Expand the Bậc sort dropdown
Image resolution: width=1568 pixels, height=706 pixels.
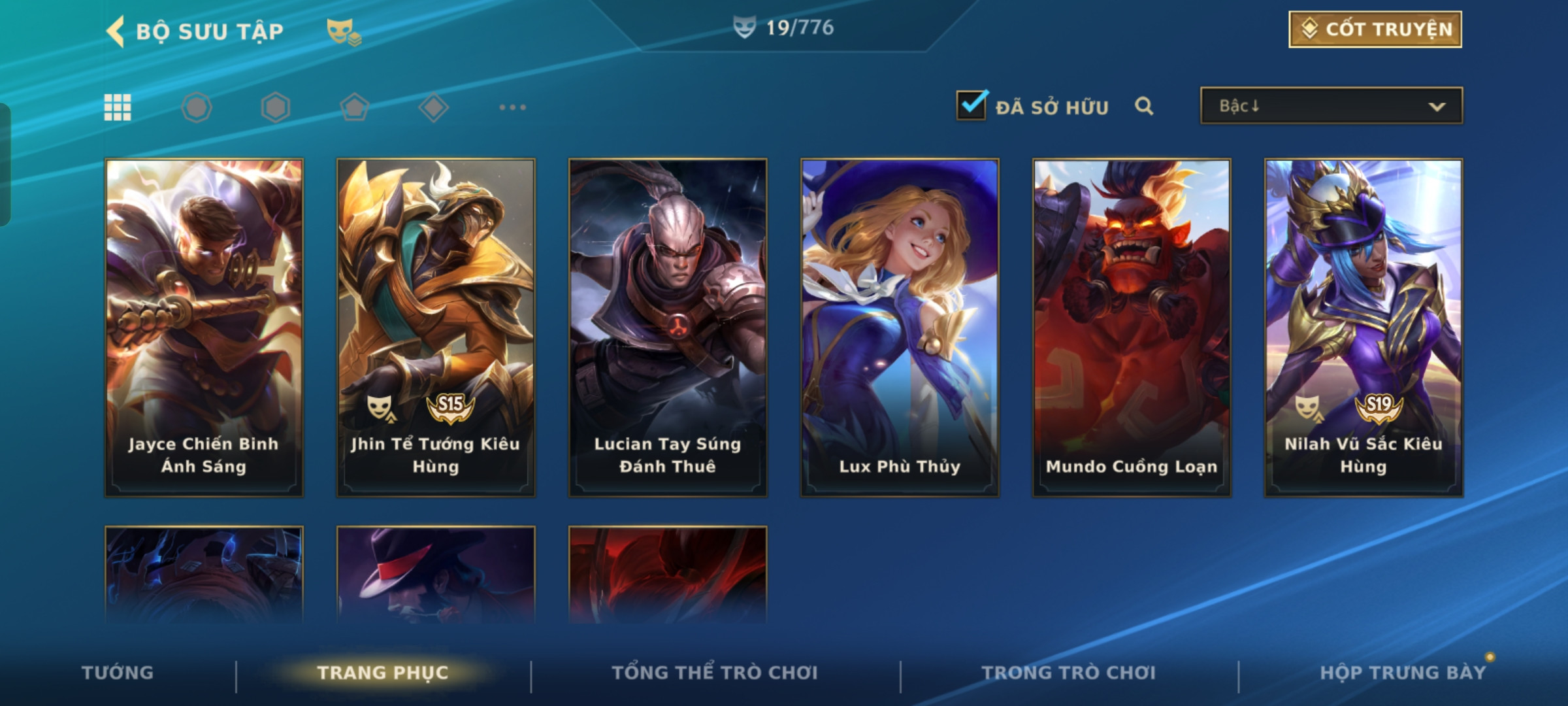(x=1331, y=106)
